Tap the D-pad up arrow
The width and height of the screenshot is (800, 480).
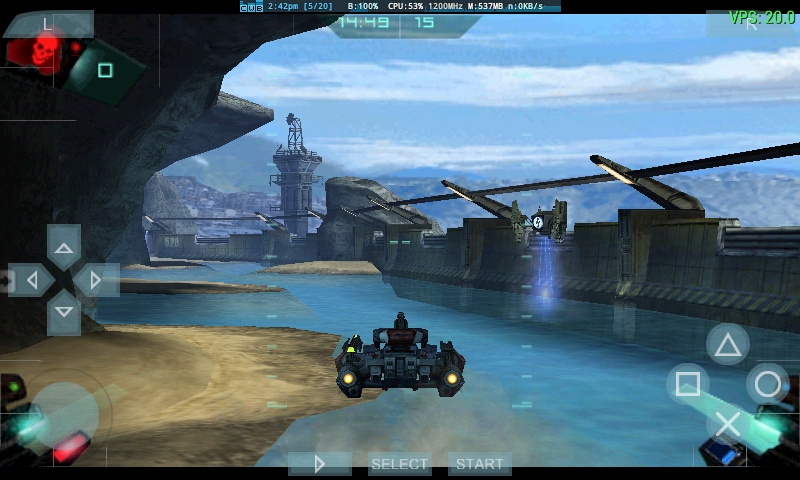click(64, 247)
